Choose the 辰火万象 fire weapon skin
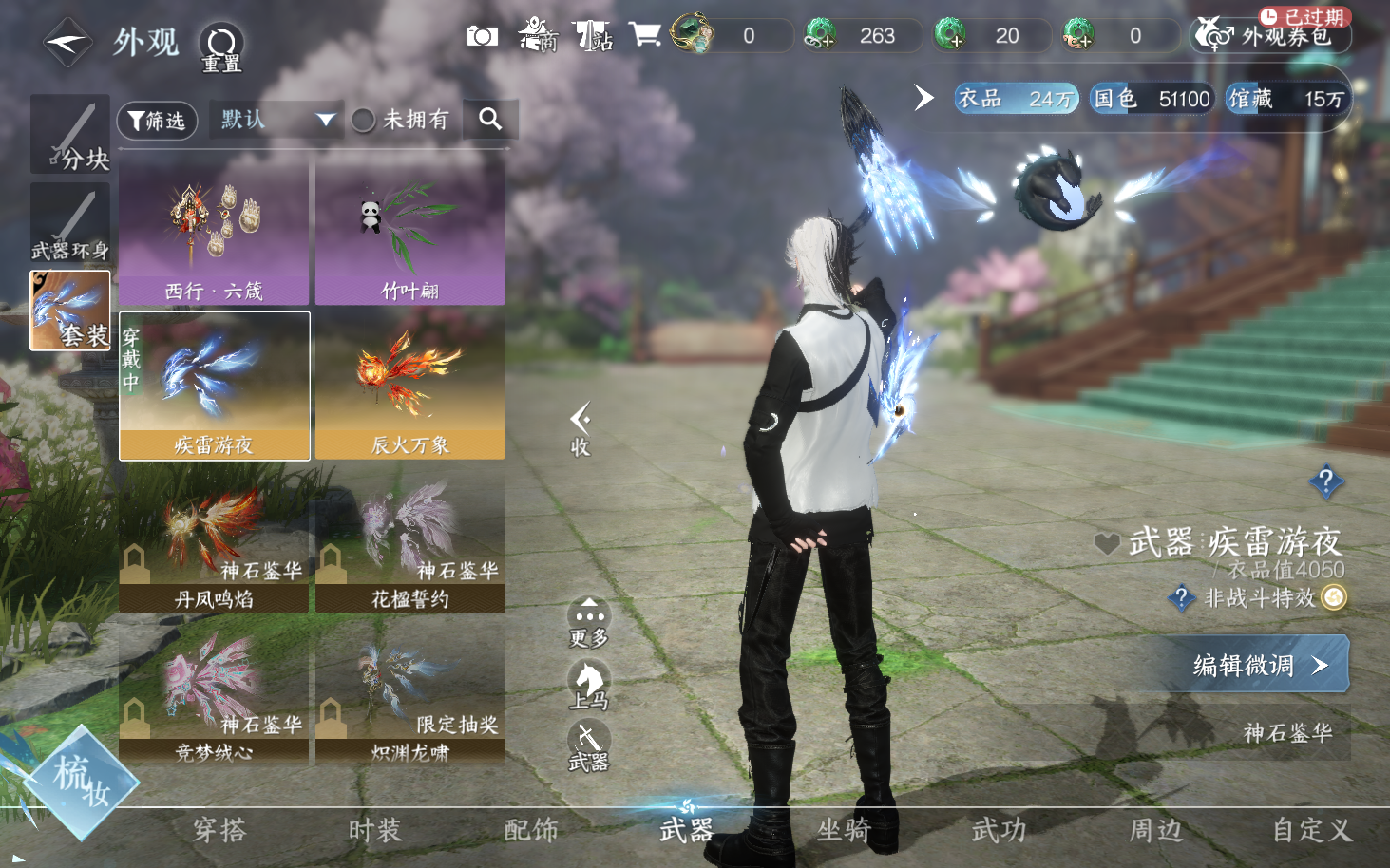The height and width of the screenshot is (868, 1390). click(409, 387)
